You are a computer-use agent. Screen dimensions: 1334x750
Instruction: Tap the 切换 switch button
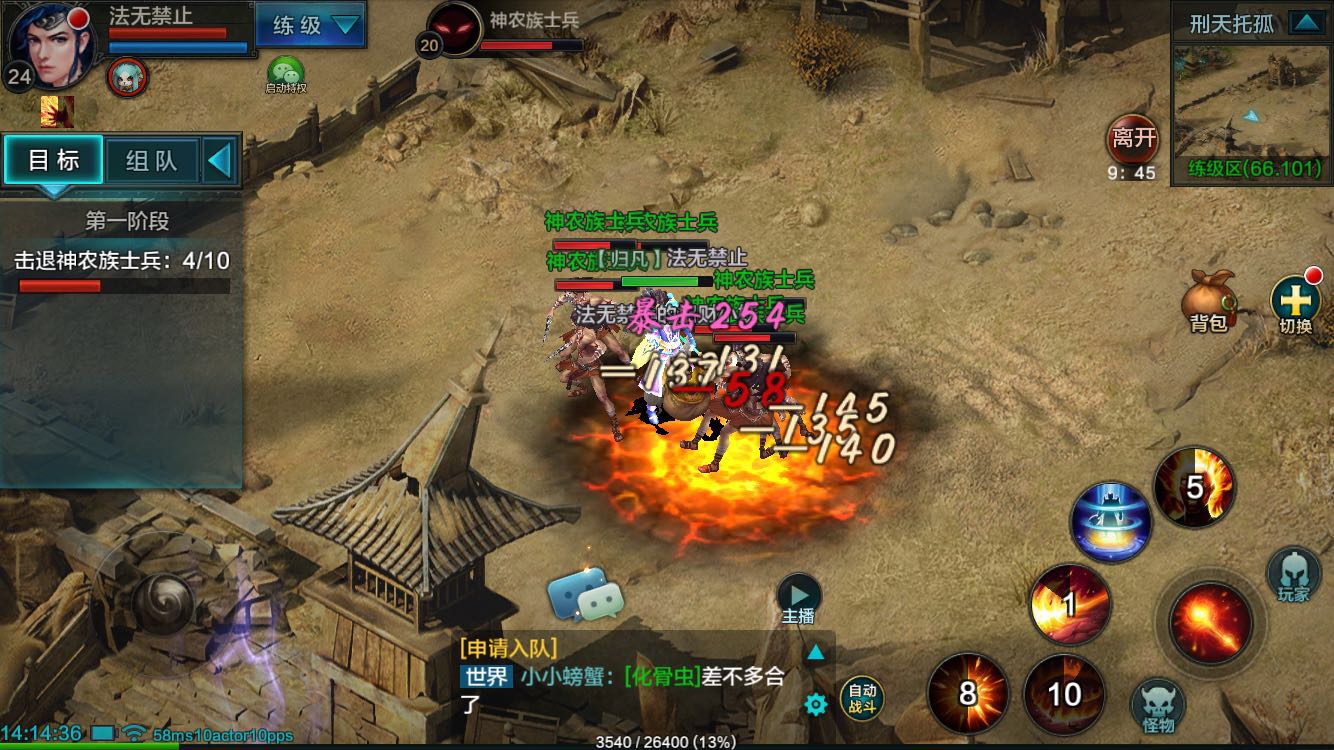[1295, 302]
